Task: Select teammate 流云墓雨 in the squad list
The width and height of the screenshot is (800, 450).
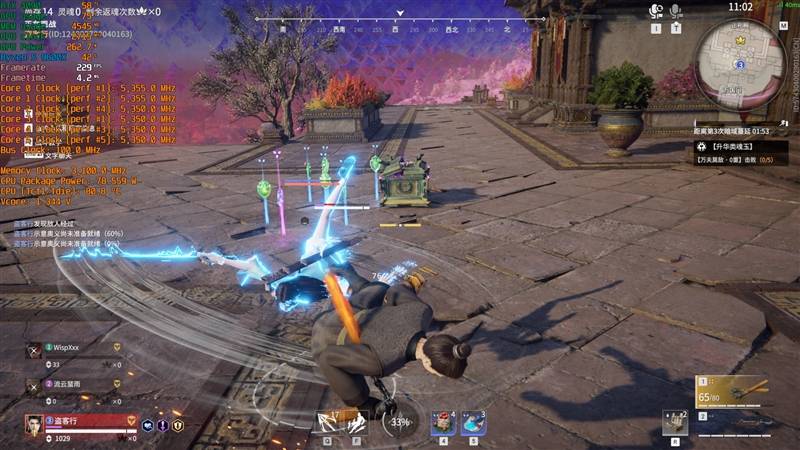Action: pyautogui.click(x=66, y=382)
